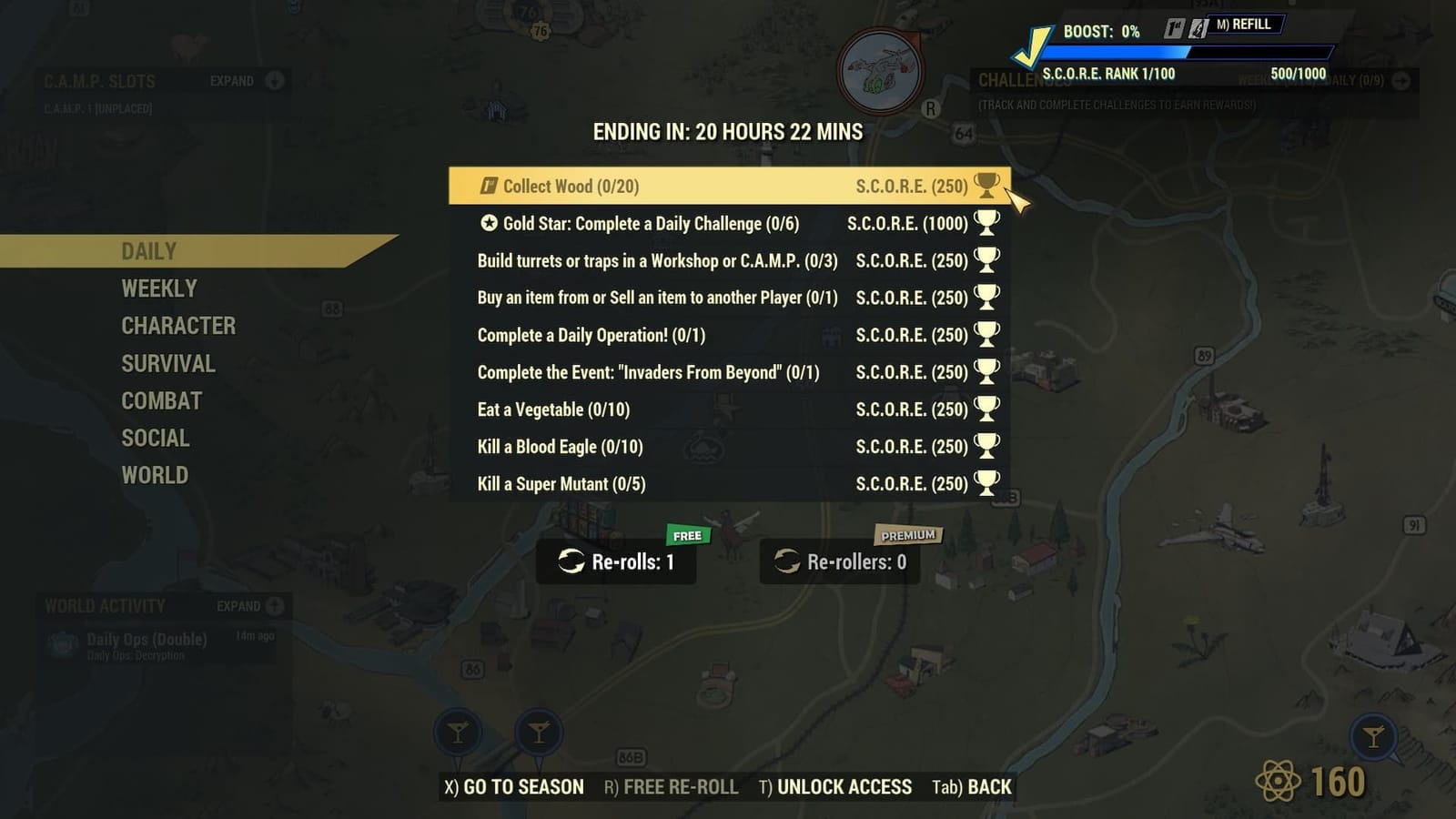Open the COMBAT challenges category

point(162,400)
